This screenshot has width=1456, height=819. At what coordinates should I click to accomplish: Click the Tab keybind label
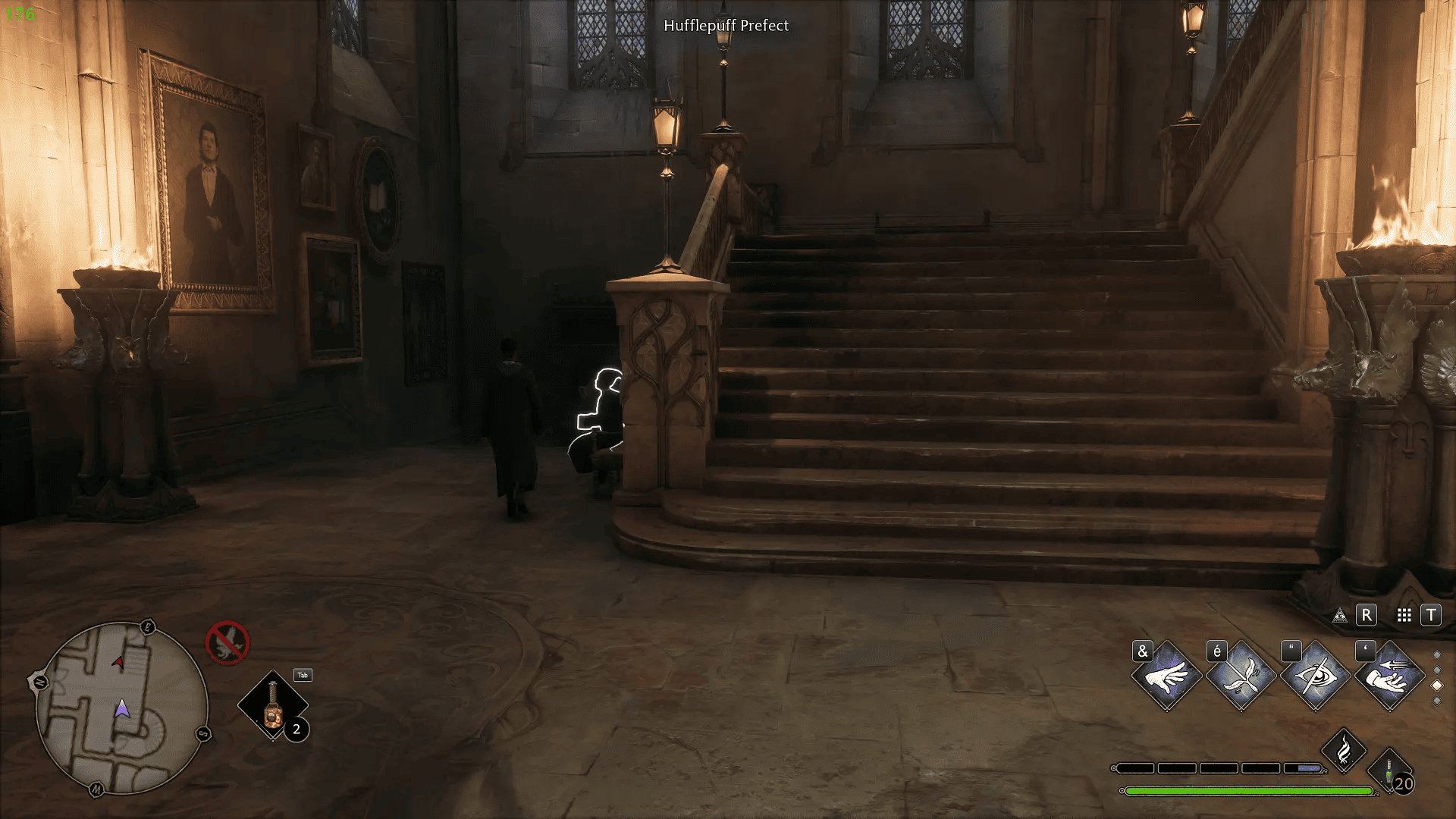303,676
